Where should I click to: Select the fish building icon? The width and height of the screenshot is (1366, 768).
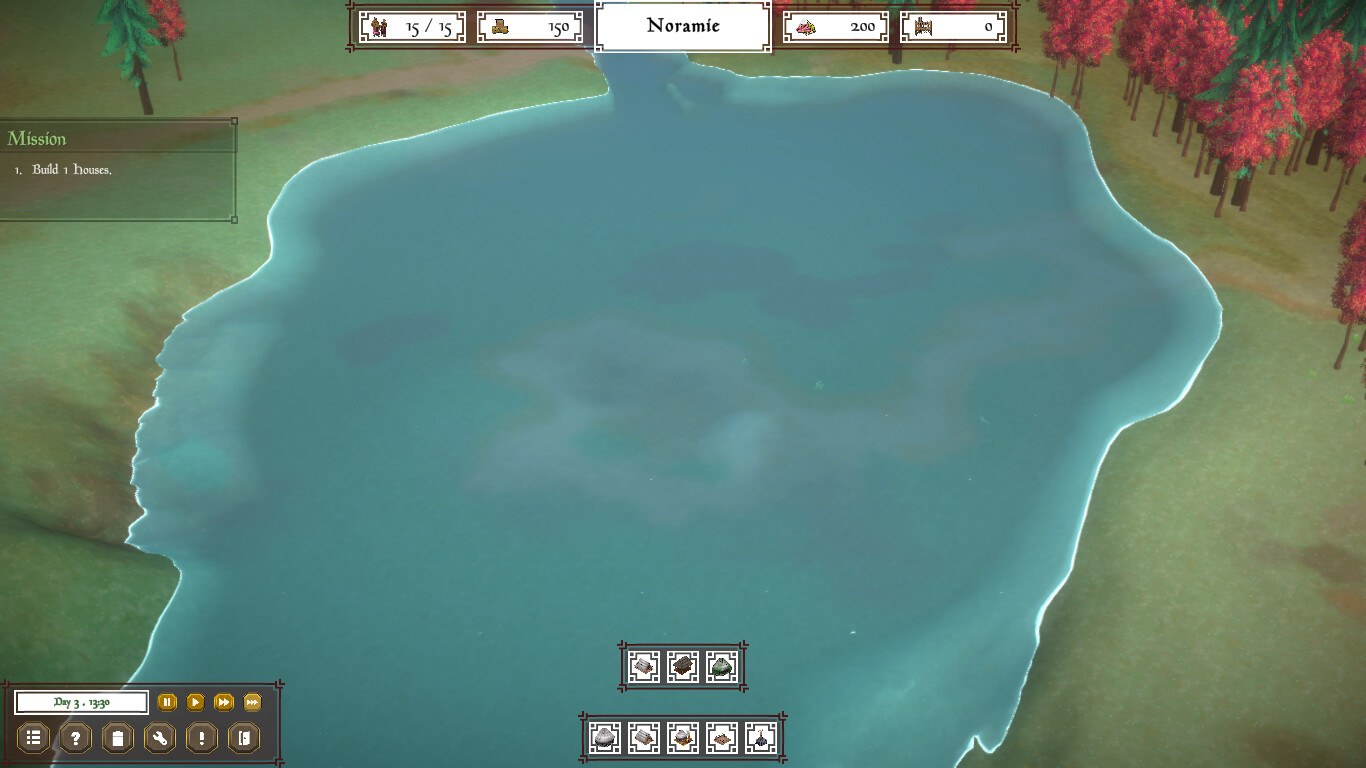tap(723, 737)
